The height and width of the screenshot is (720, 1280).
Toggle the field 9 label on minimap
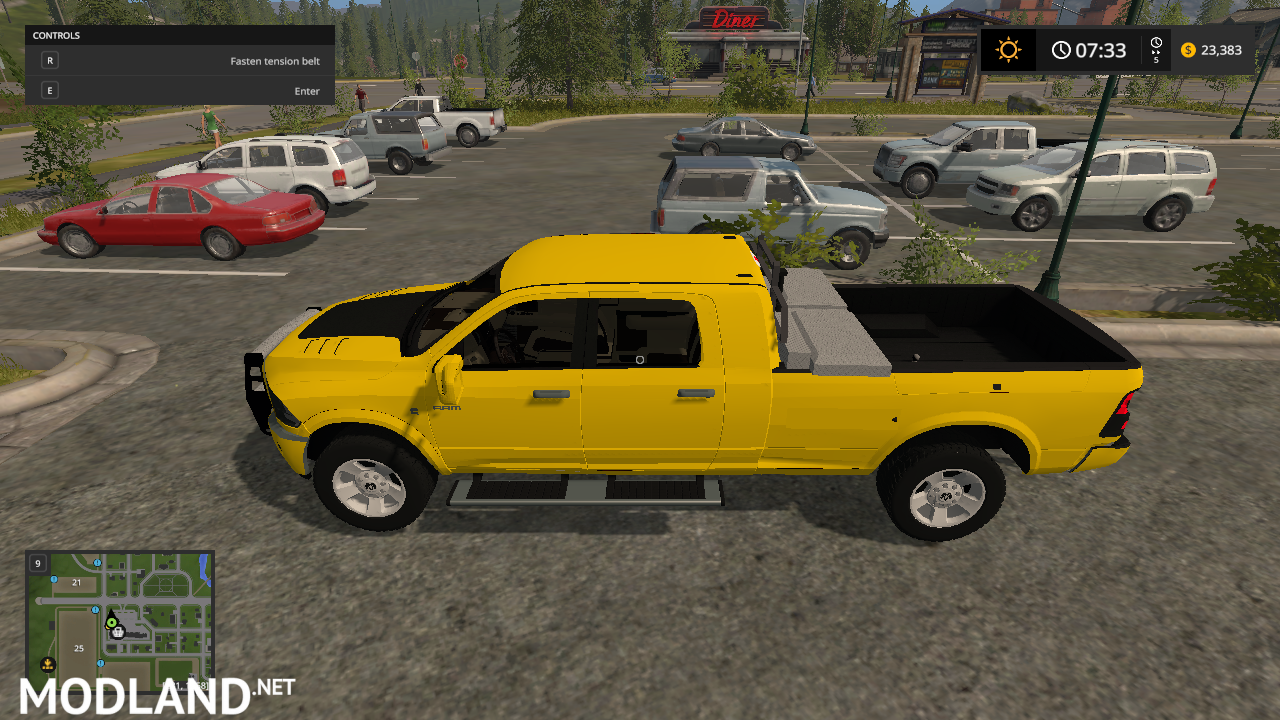[x=37, y=564]
